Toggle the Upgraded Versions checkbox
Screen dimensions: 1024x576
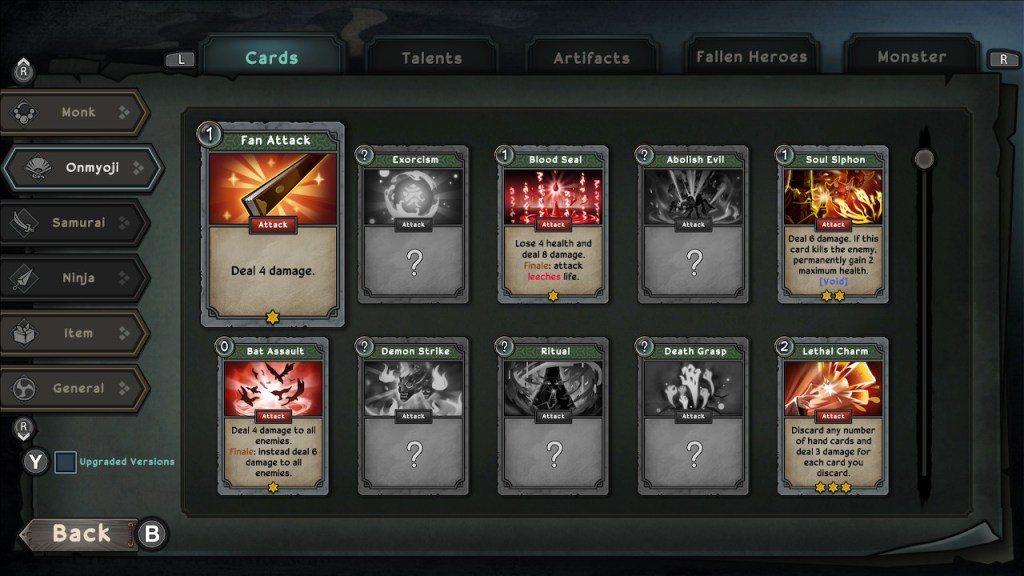65,462
